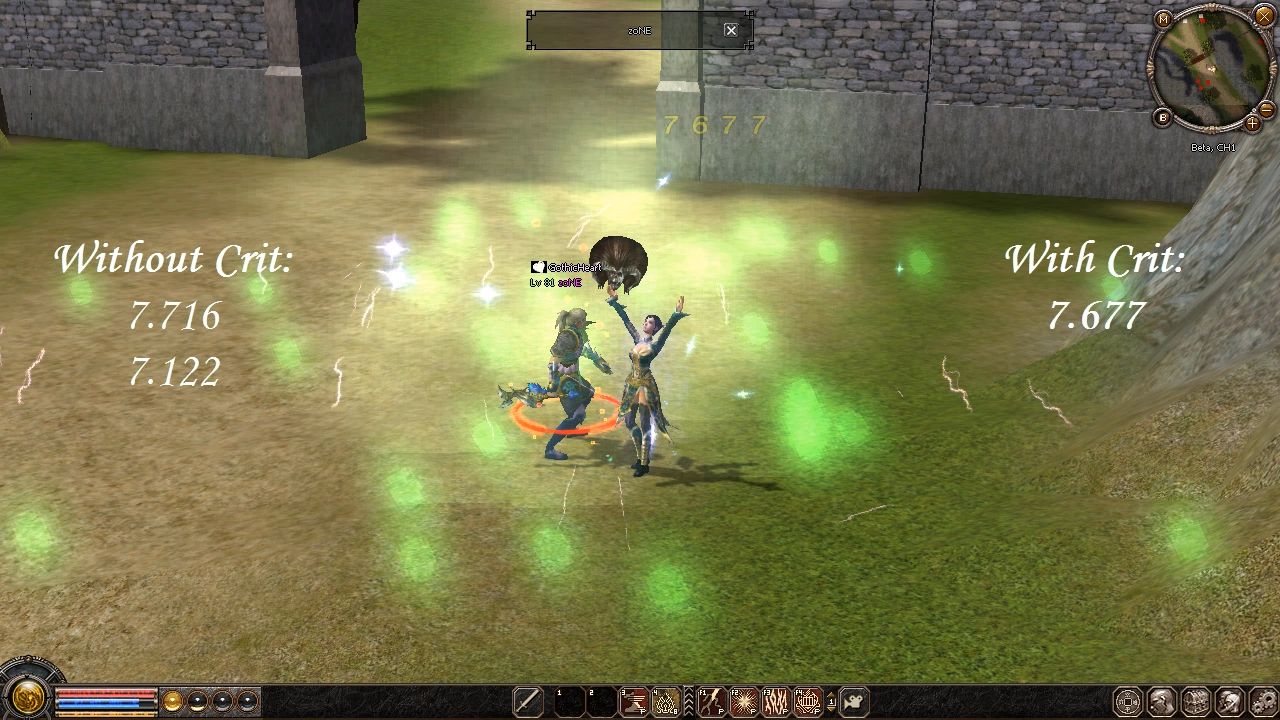Activate the skill in quickslot 3

(634, 702)
